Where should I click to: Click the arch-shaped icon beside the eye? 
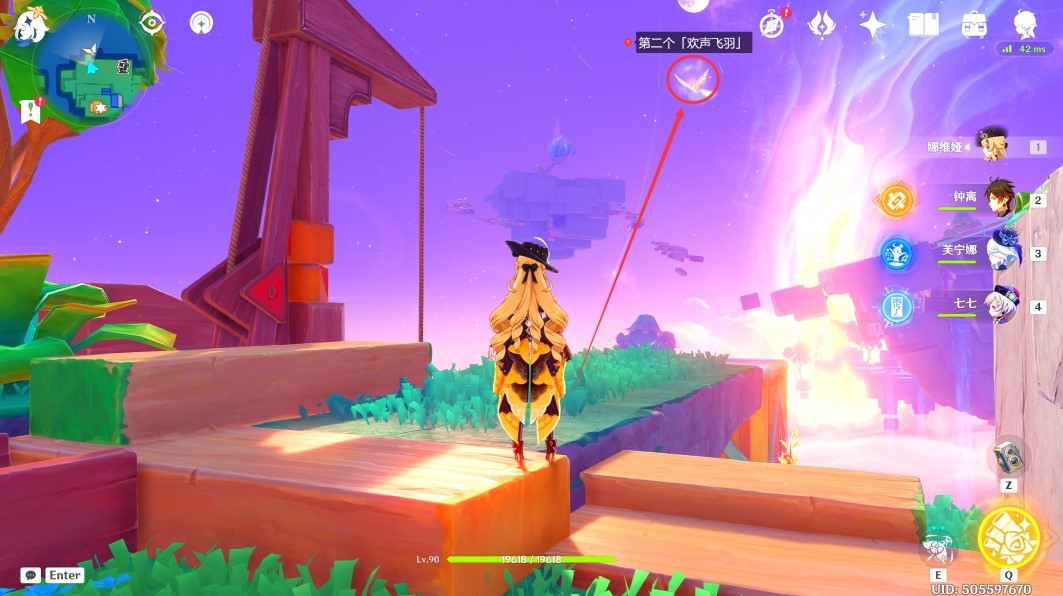(x=201, y=23)
